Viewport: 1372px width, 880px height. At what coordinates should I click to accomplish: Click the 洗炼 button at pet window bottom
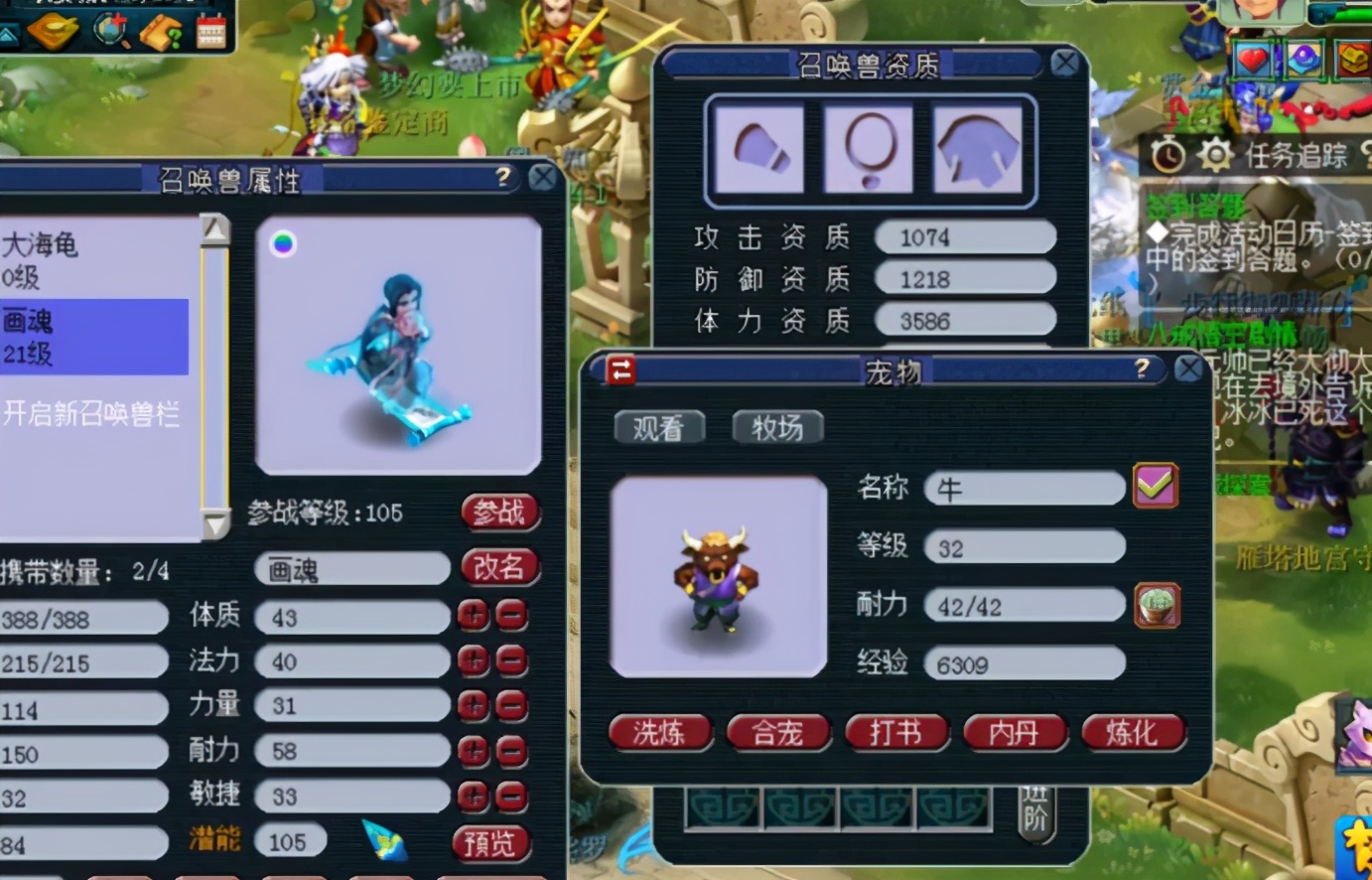click(x=660, y=733)
